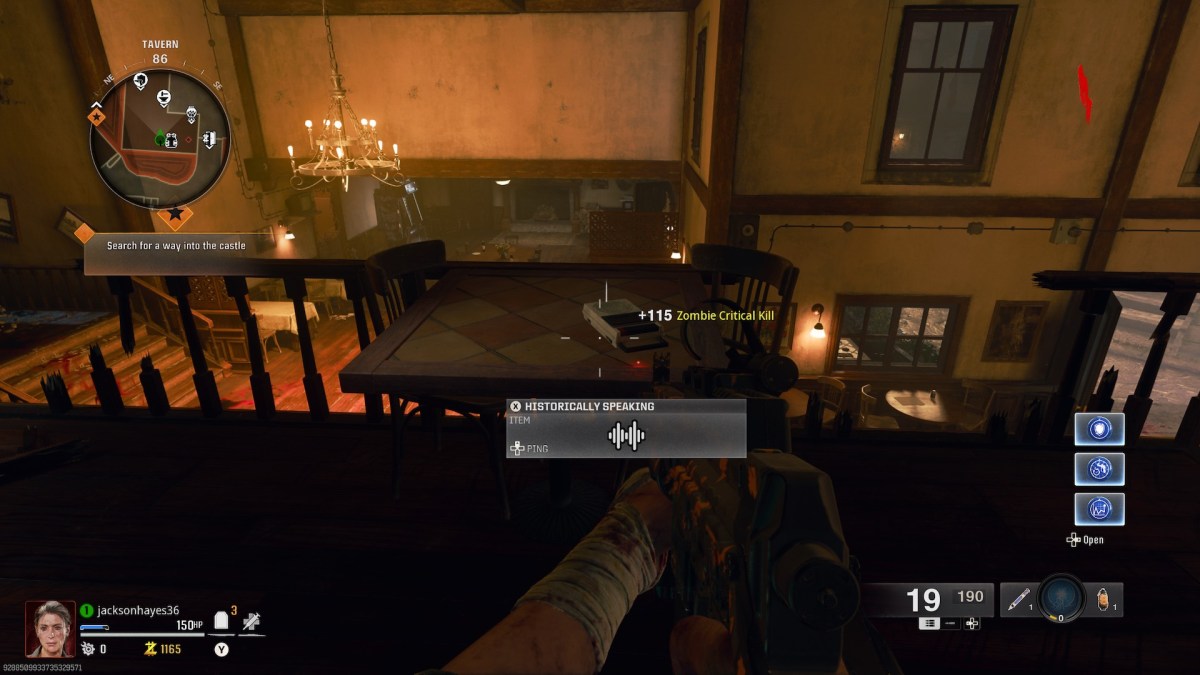Select the orange lethal canister slot
Viewport: 1200px width, 675px height.
[1104, 600]
